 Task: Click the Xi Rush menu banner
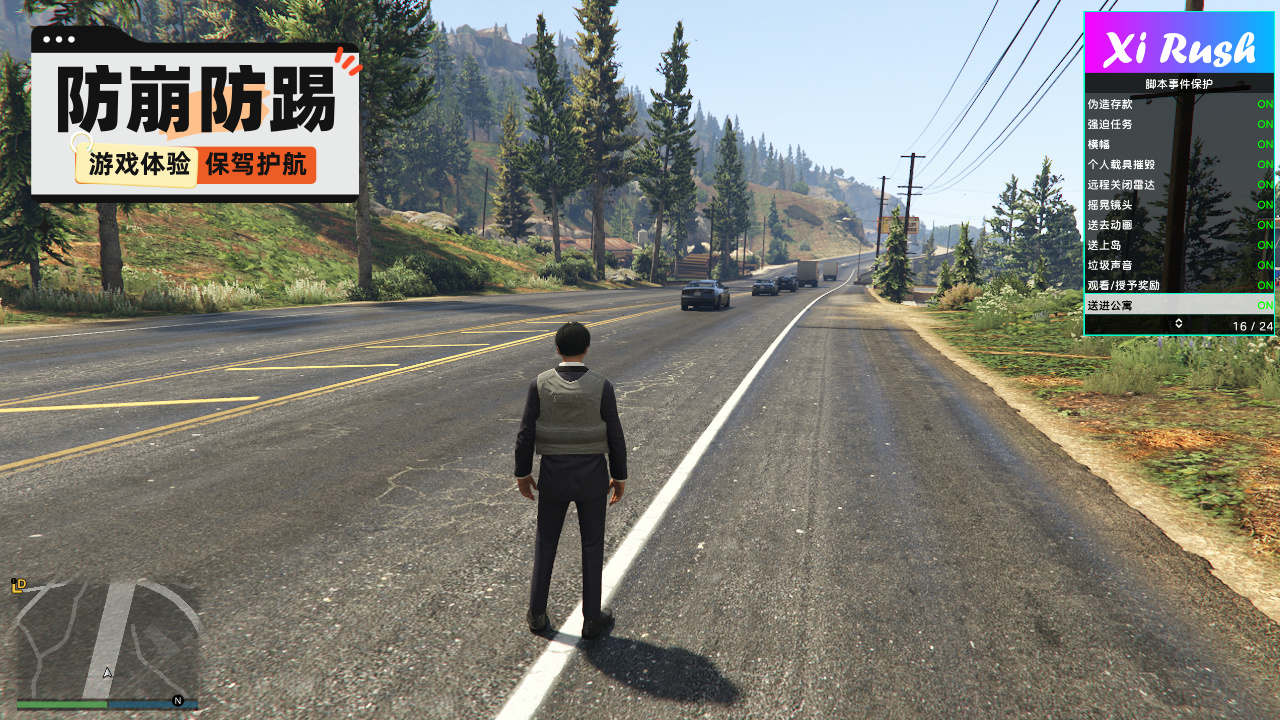pos(1180,43)
